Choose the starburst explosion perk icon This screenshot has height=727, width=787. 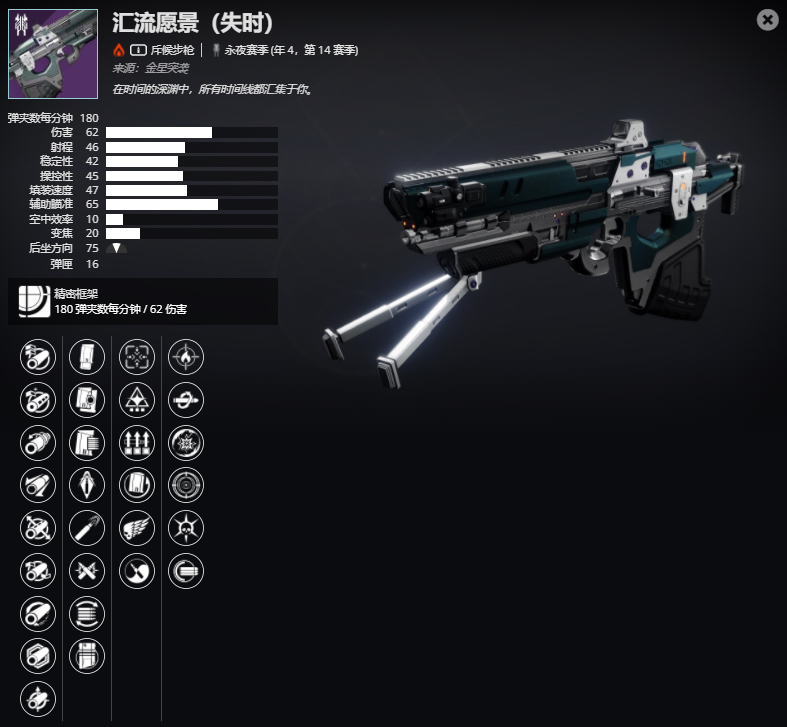coord(186,441)
